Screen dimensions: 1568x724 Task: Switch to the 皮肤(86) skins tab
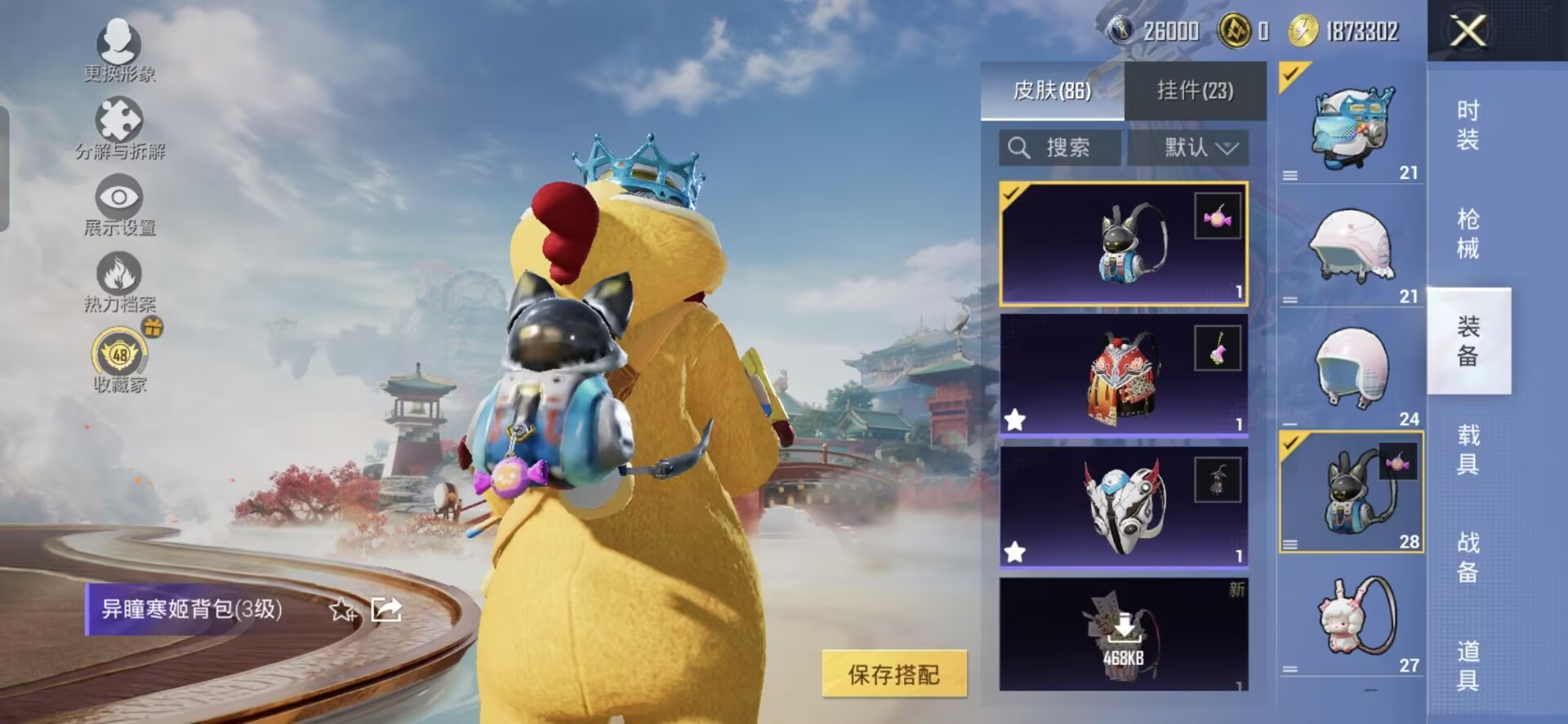[x=1052, y=91]
